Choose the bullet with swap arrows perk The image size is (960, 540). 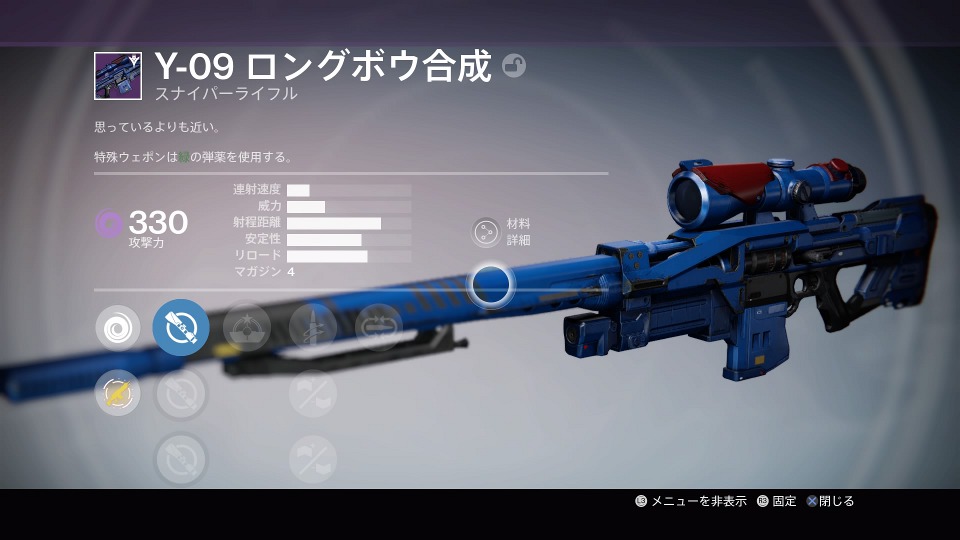[378, 327]
